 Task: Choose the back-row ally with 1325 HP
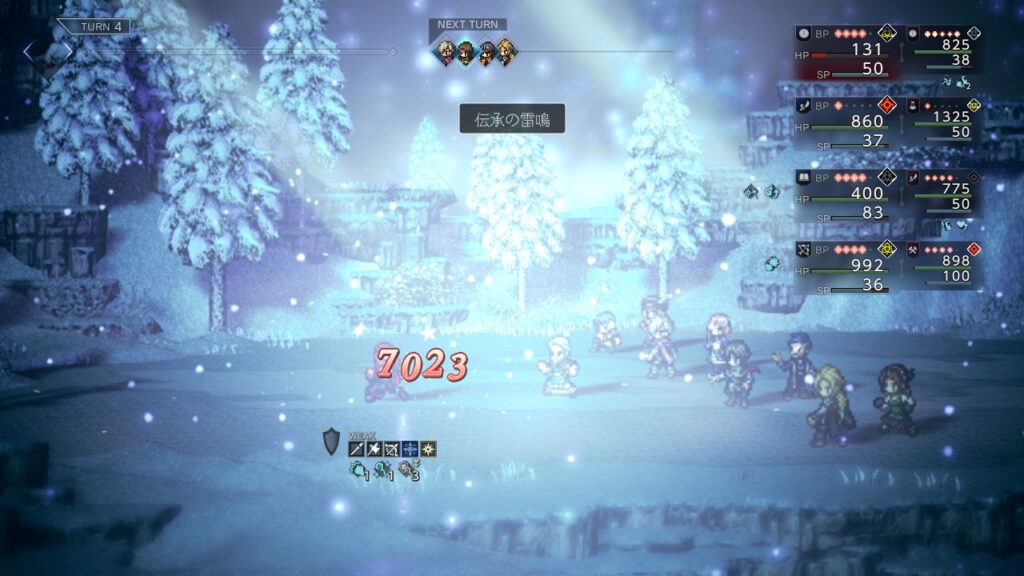943,119
